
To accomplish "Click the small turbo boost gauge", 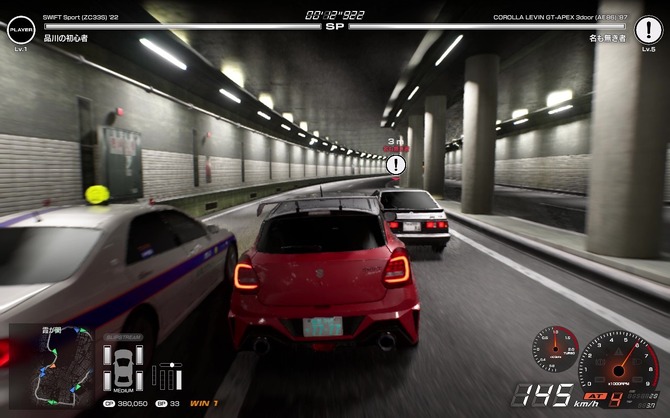I will click(x=554, y=349).
